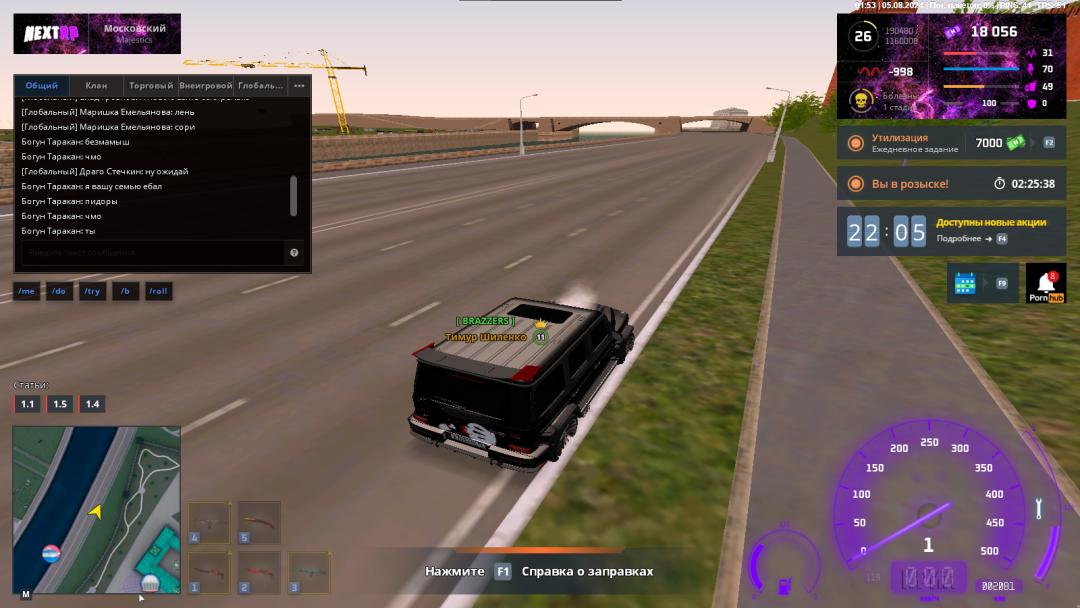Open the Клан chat tab
Screen dimensions: 1080x608
coord(96,86)
